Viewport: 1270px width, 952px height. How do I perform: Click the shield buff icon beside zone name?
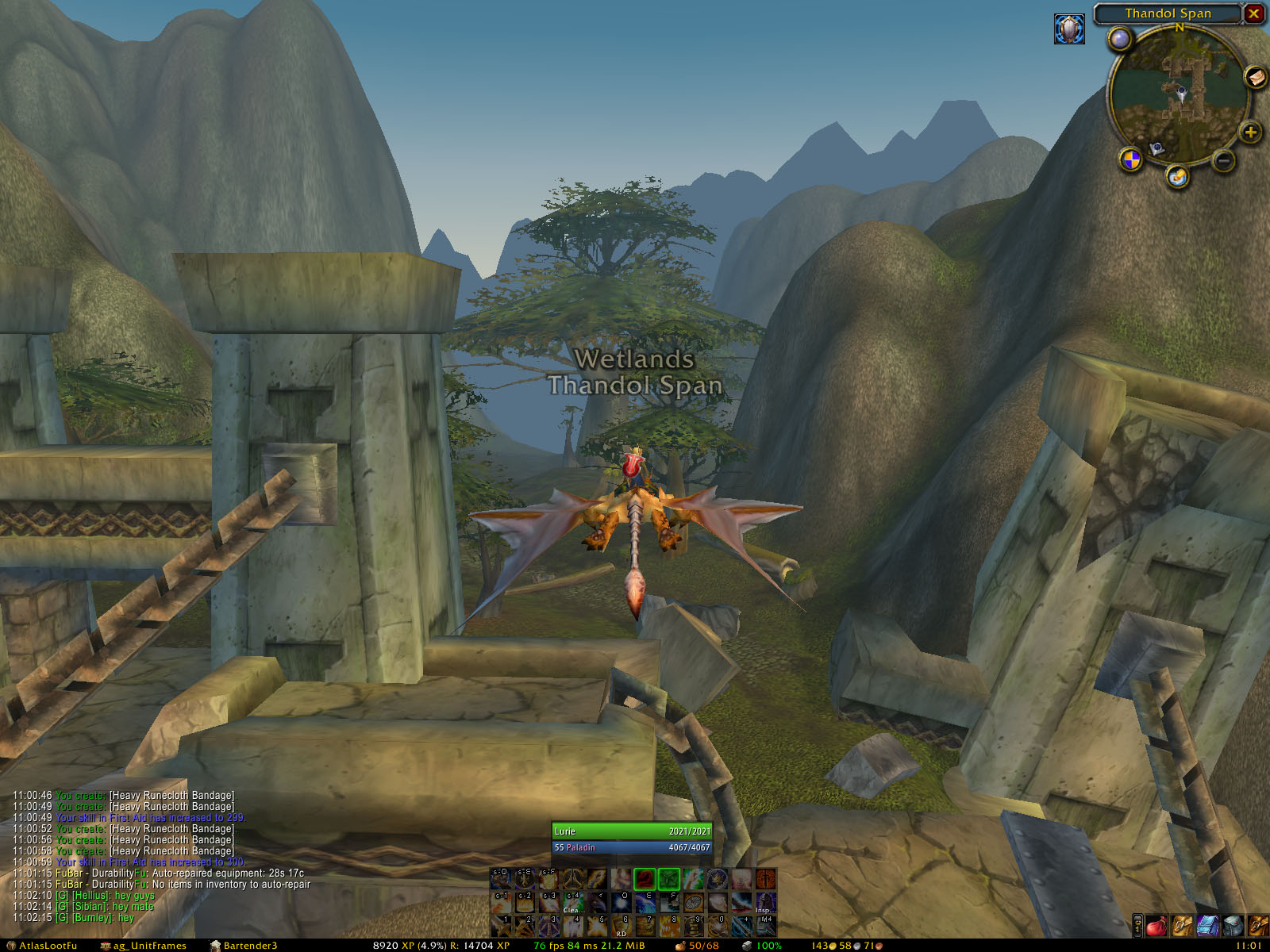click(x=1069, y=29)
